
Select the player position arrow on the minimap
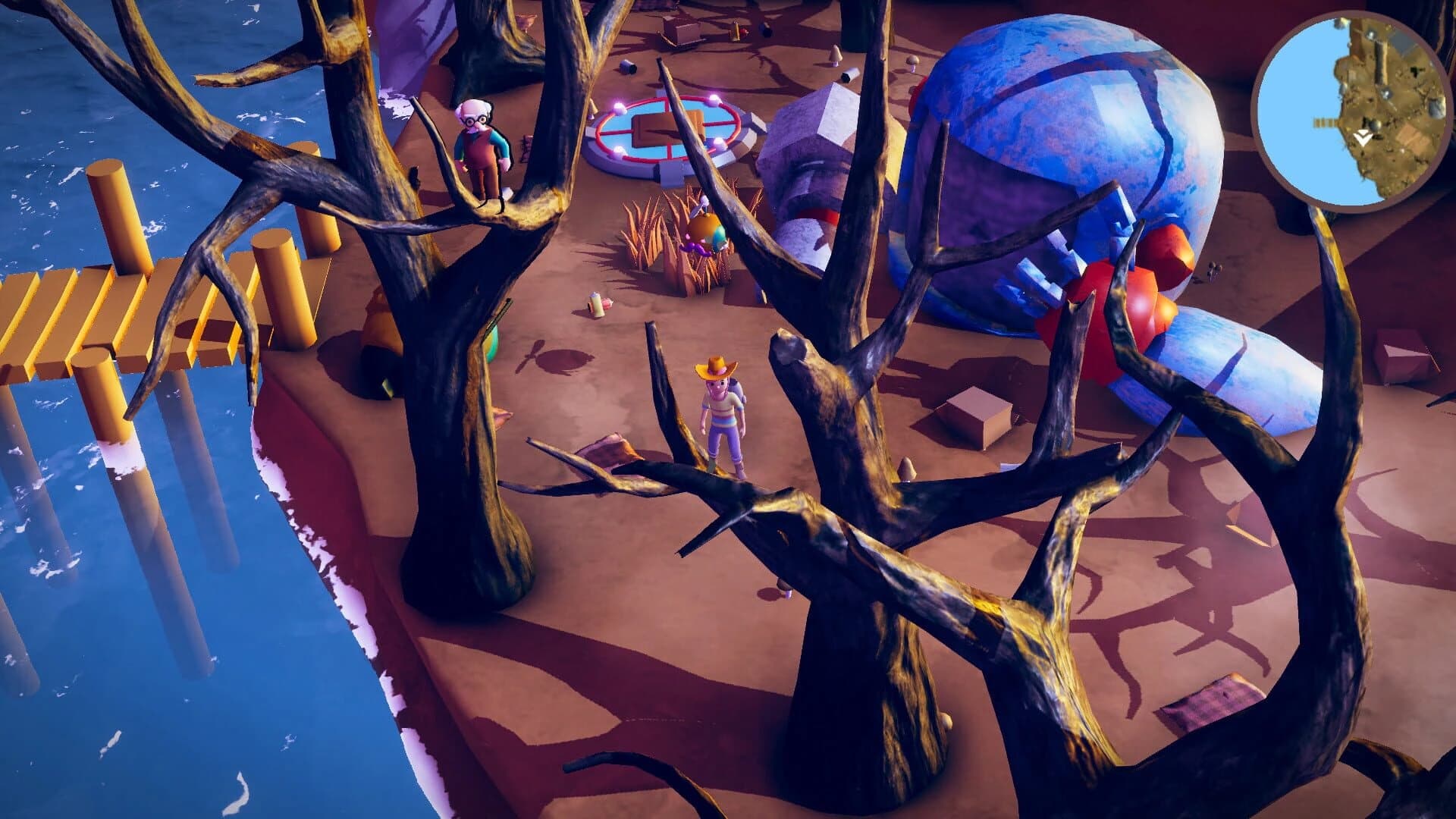coord(1362,136)
